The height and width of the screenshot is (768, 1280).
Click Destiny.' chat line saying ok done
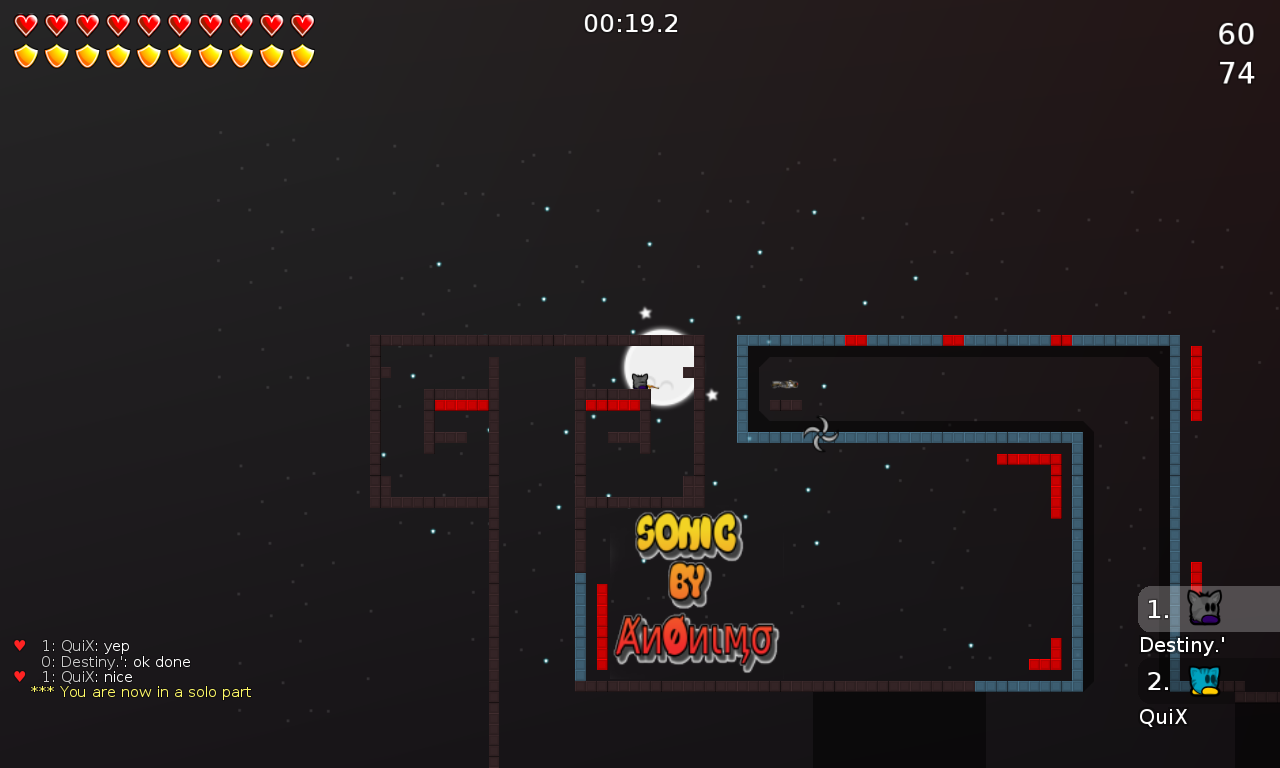pos(114,661)
